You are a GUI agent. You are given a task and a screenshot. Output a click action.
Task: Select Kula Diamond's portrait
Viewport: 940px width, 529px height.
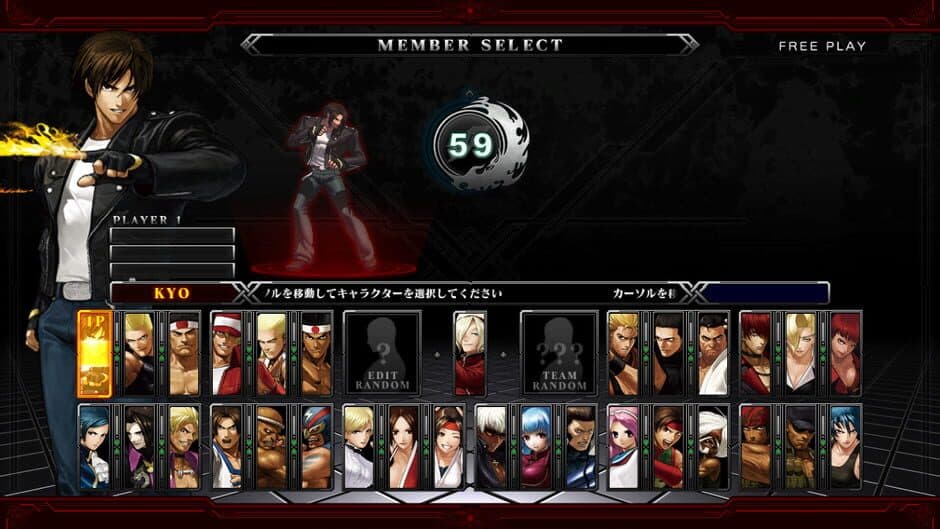535,447
